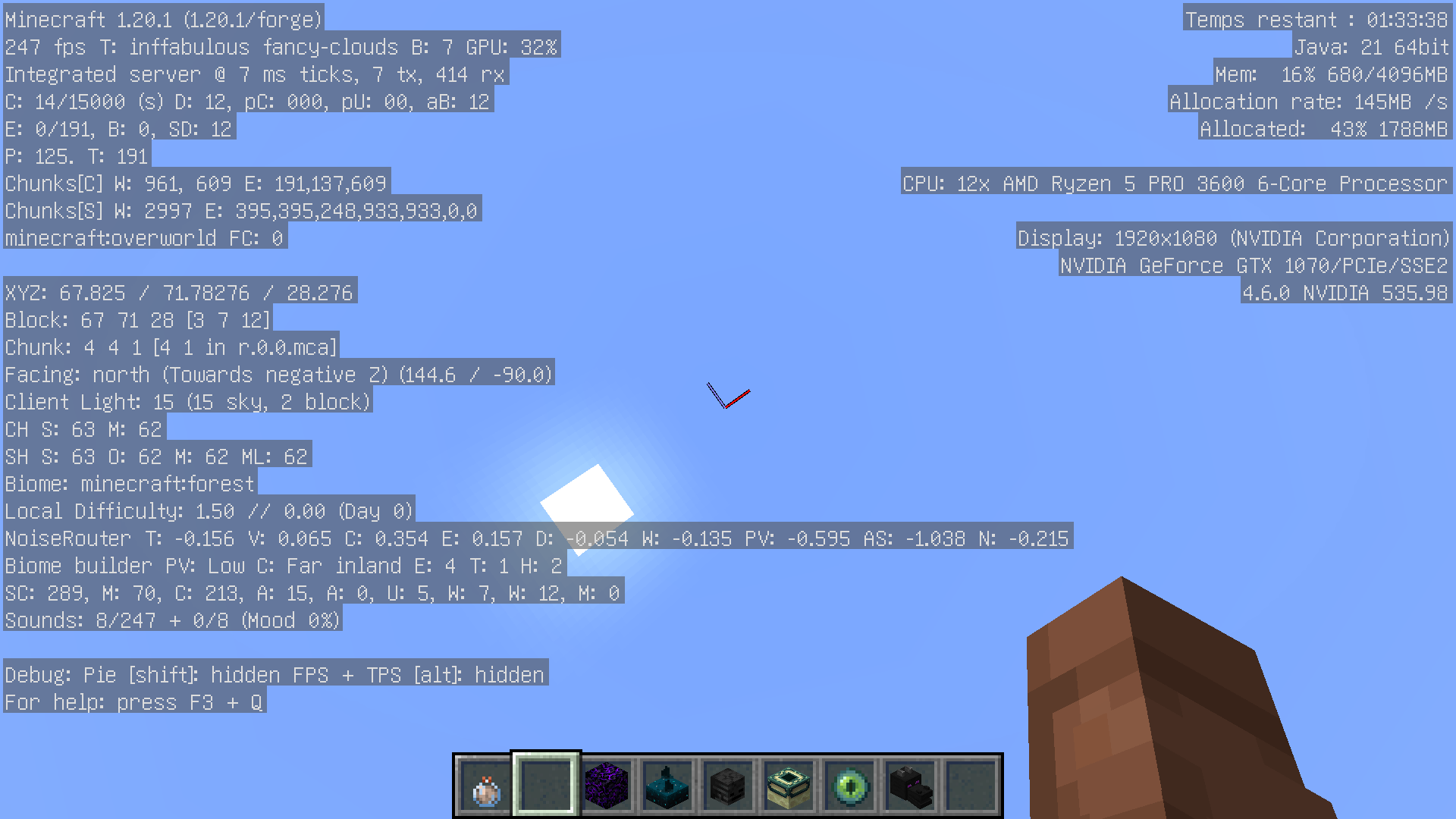Select the wither skeleton skull item
Image resolution: width=1456 pixels, height=819 pixels.
point(729,786)
